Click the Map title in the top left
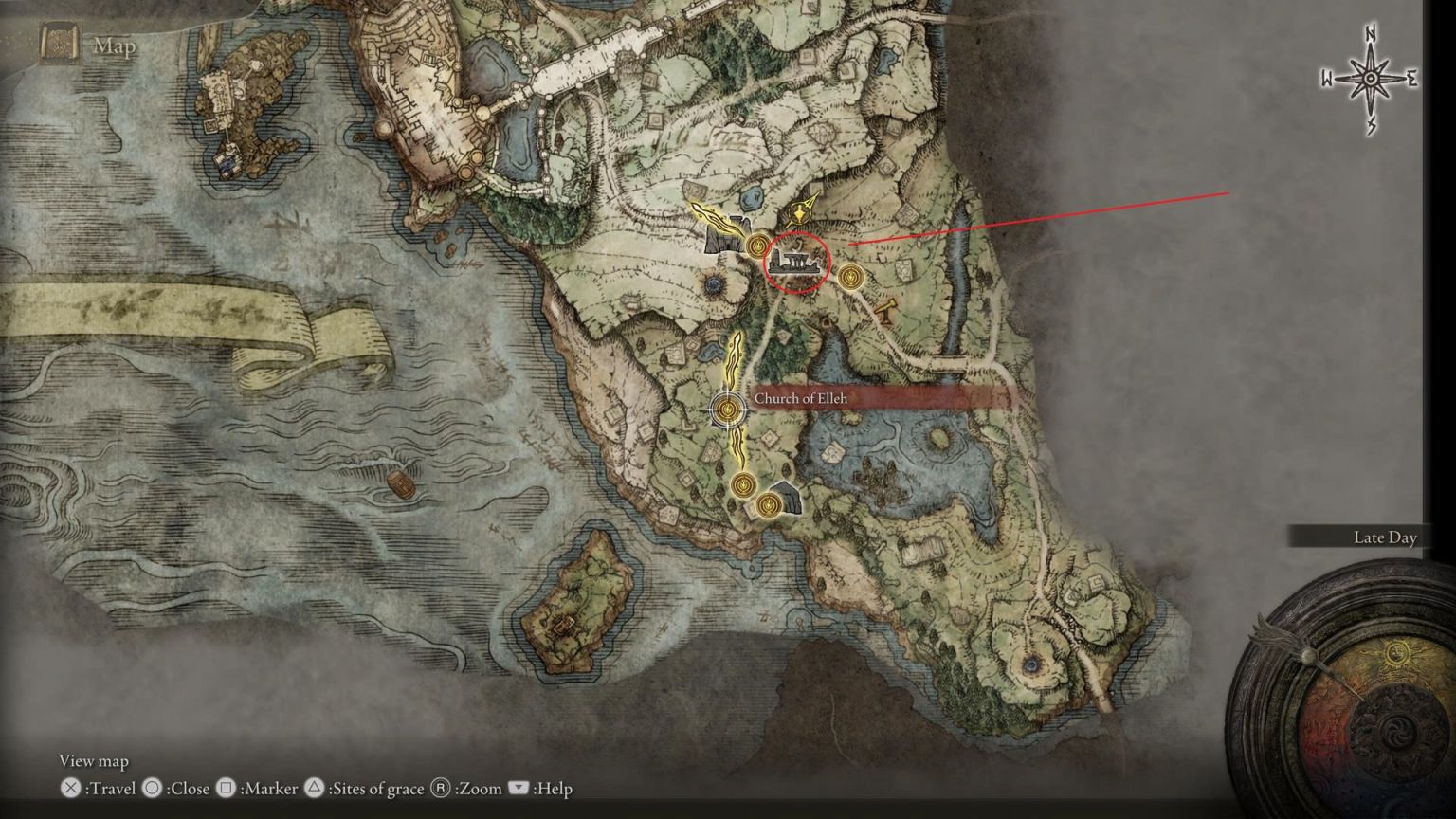The width and height of the screenshot is (1456, 819). coord(114,47)
